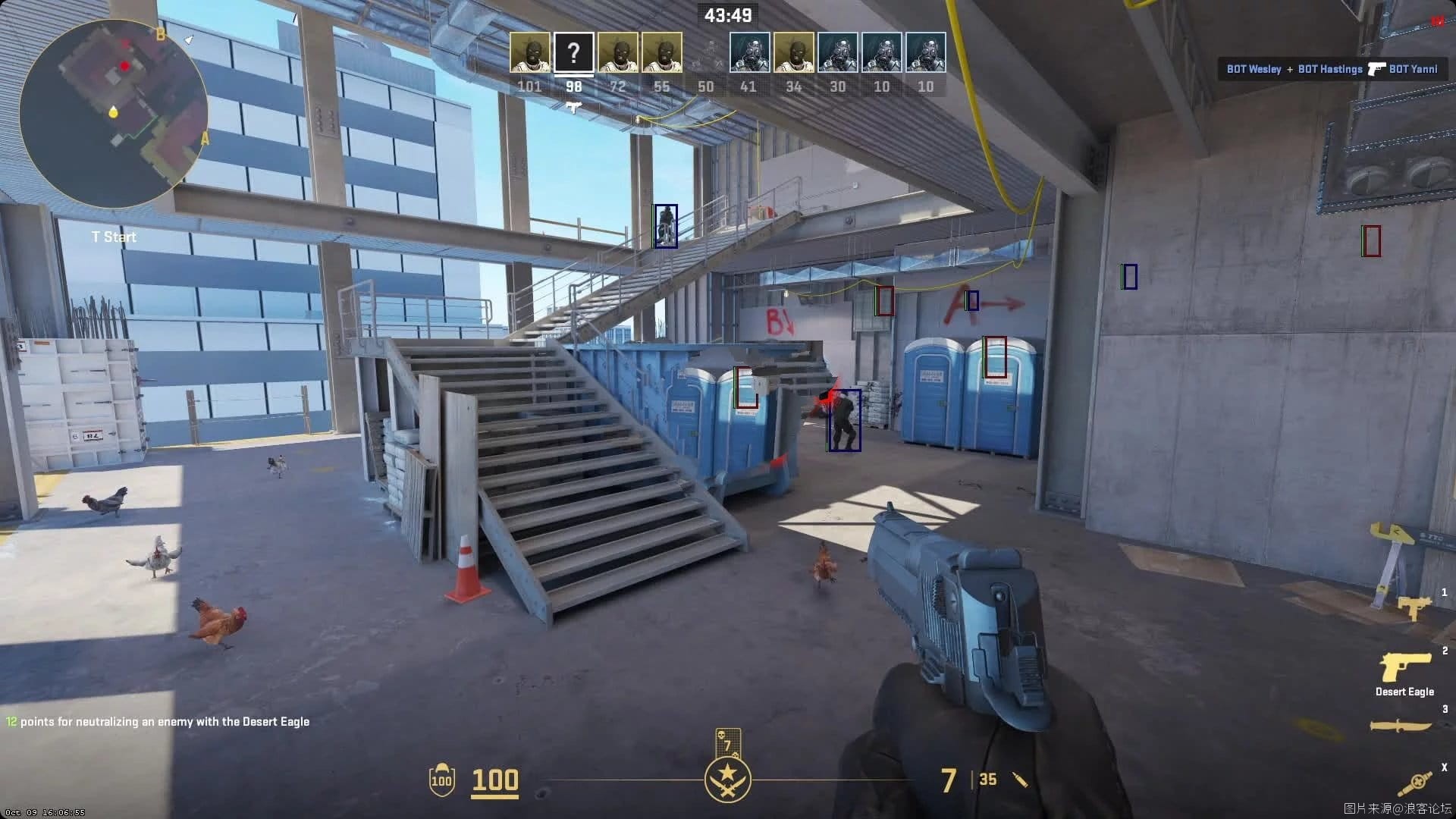Click the Desert Eagle label text

coord(1404,692)
